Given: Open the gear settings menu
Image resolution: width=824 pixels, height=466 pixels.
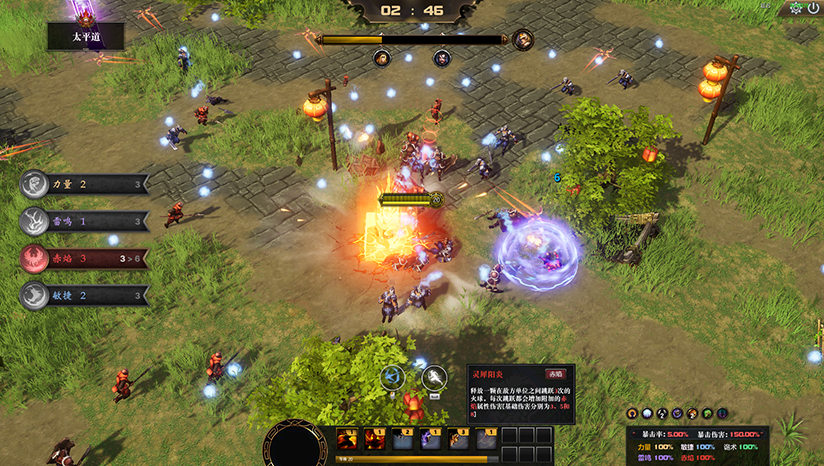Looking at the screenshot, I should [796, 8].
